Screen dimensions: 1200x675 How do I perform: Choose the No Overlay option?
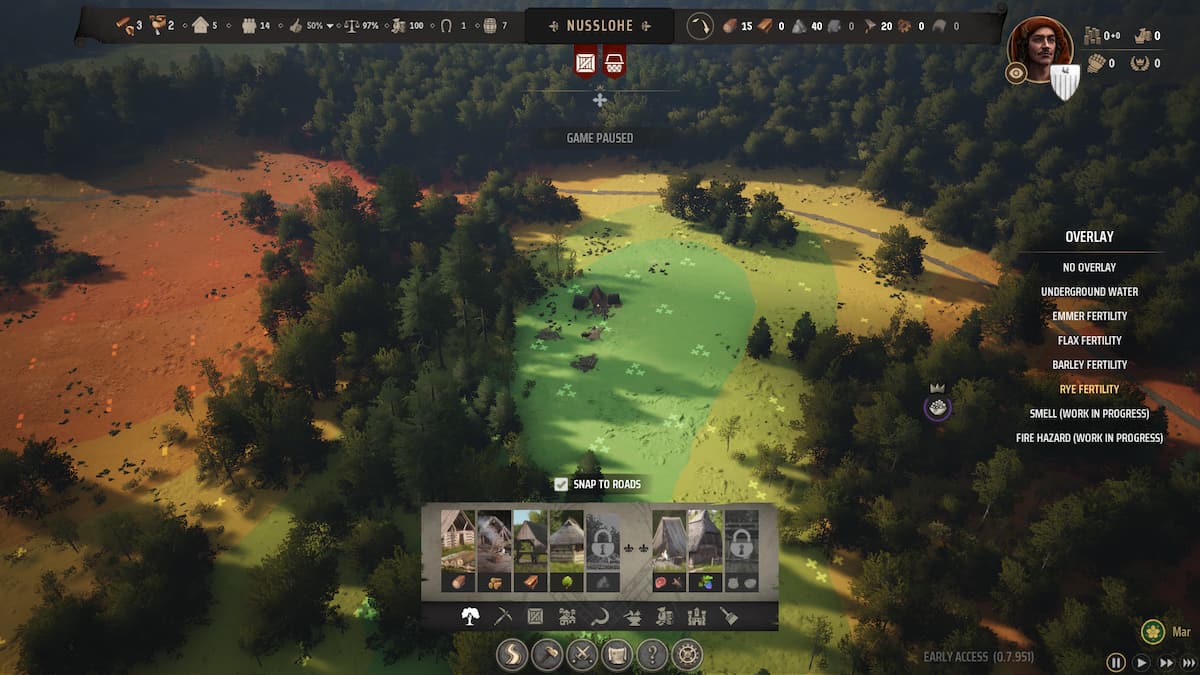point(1089,268)
